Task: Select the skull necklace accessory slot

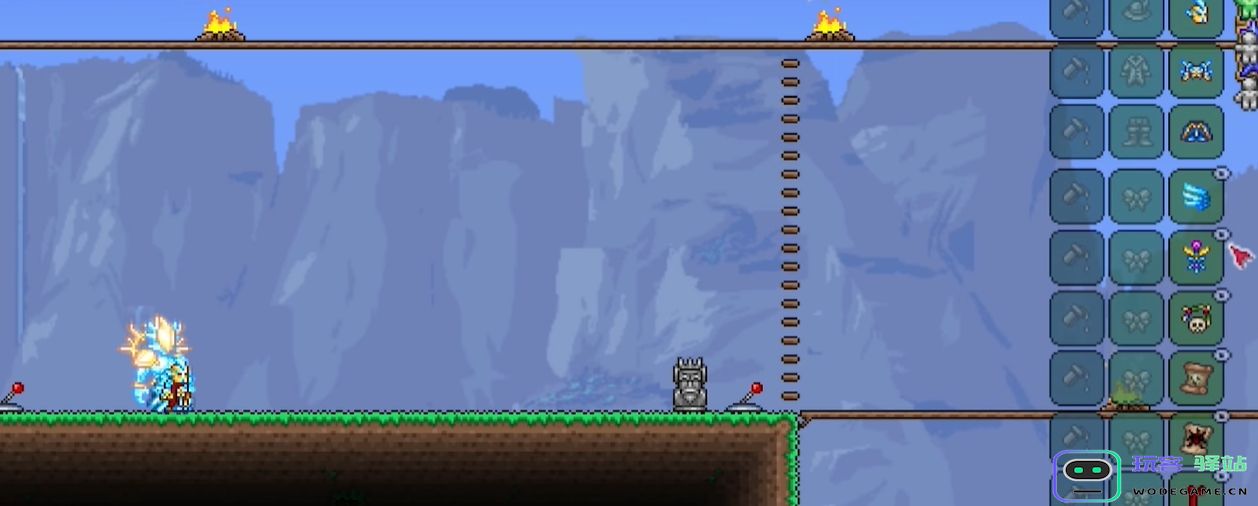Action: [1196, 318]
